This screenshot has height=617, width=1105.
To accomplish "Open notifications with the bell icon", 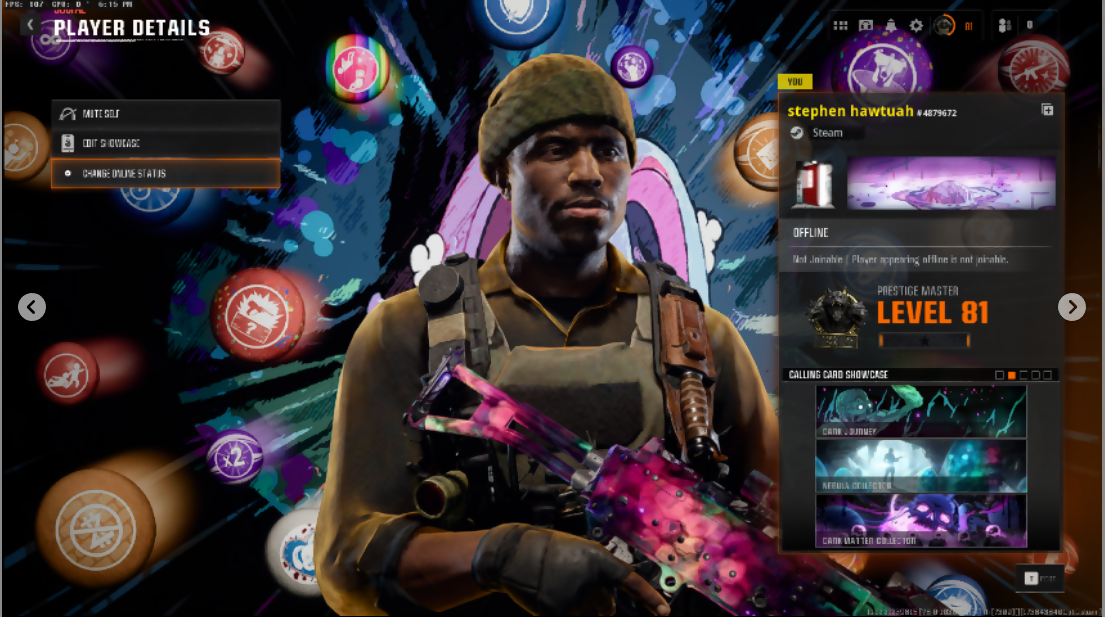I will point(891,26).
